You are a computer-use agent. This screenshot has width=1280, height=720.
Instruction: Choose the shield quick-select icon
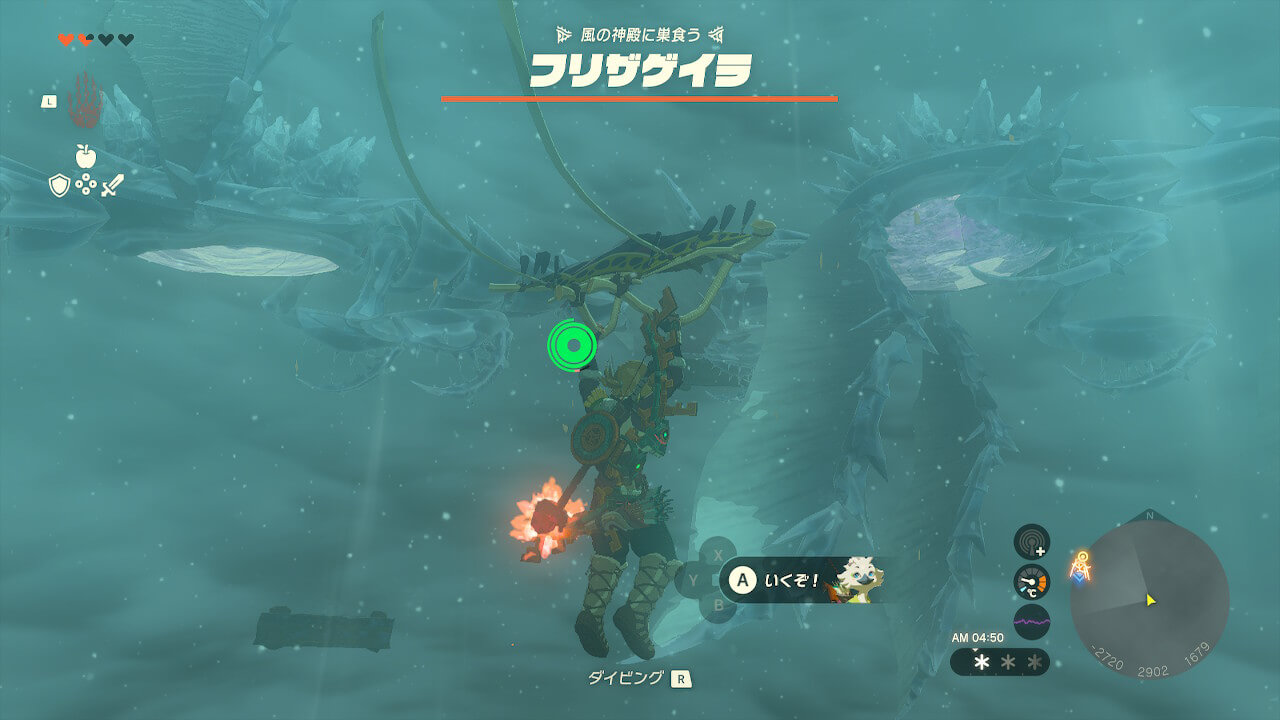tap(60, 185)
